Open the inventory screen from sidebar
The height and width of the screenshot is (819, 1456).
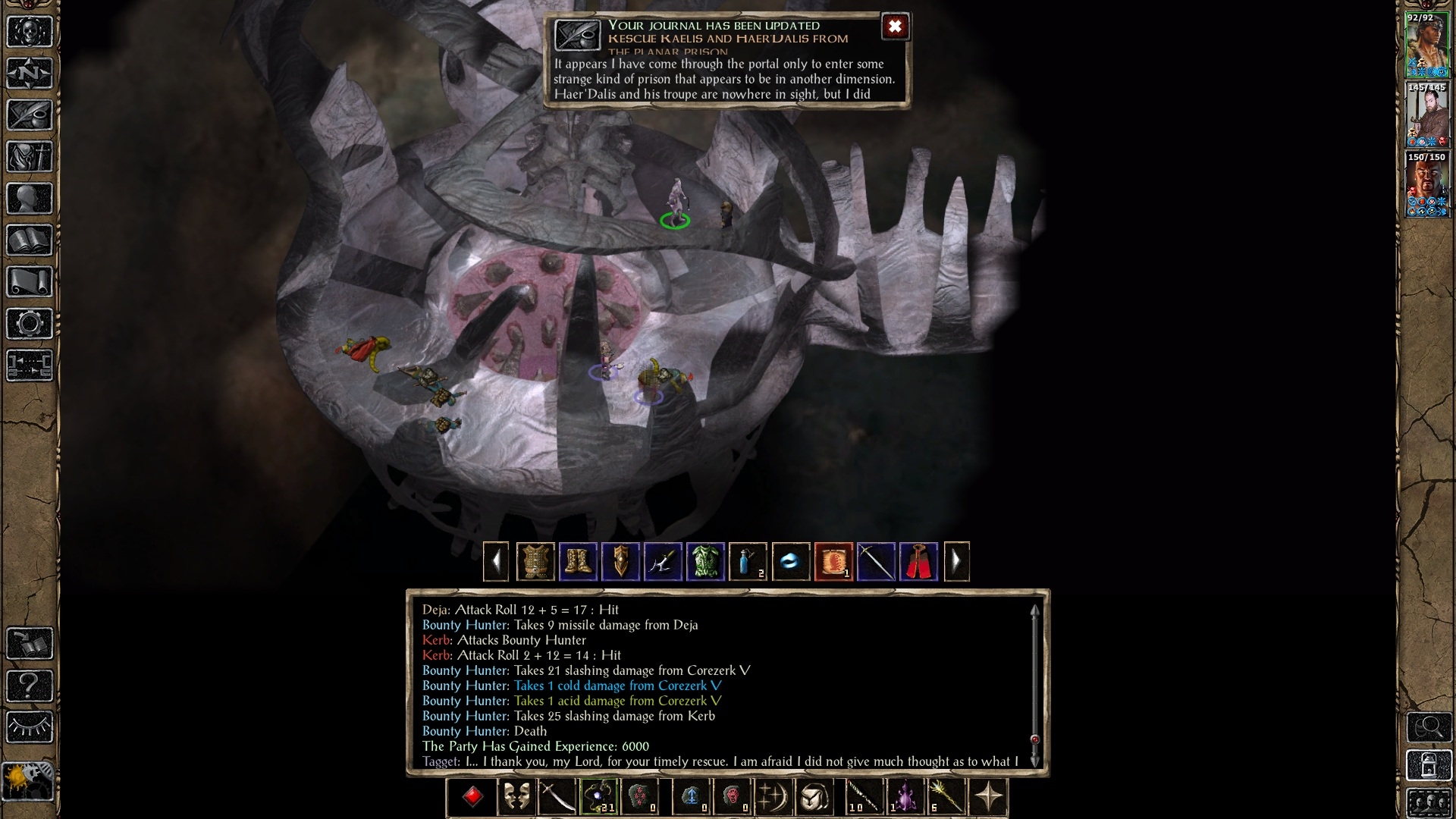[x=30, y=157]
